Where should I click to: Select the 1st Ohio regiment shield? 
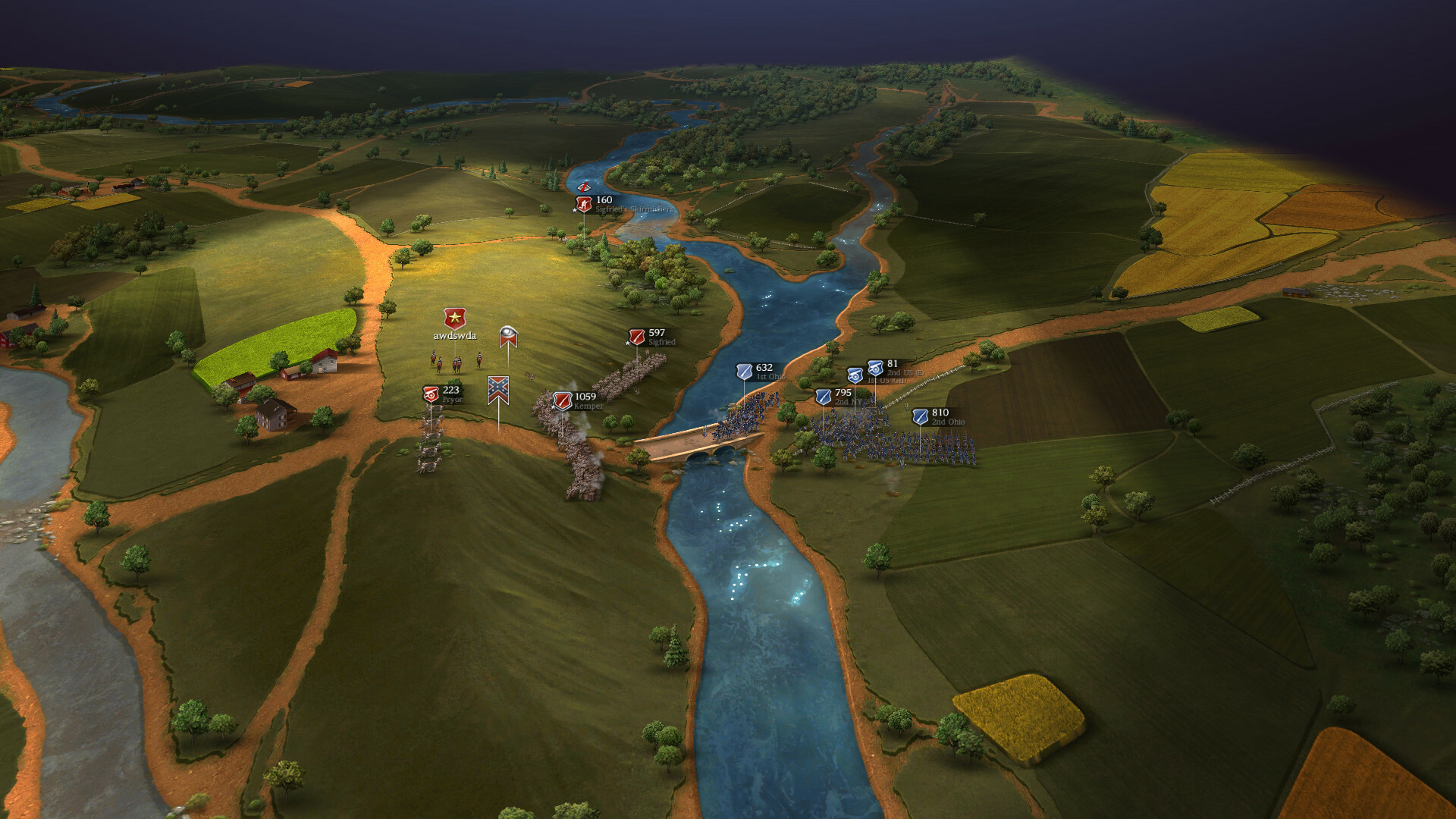pos(744,372)
